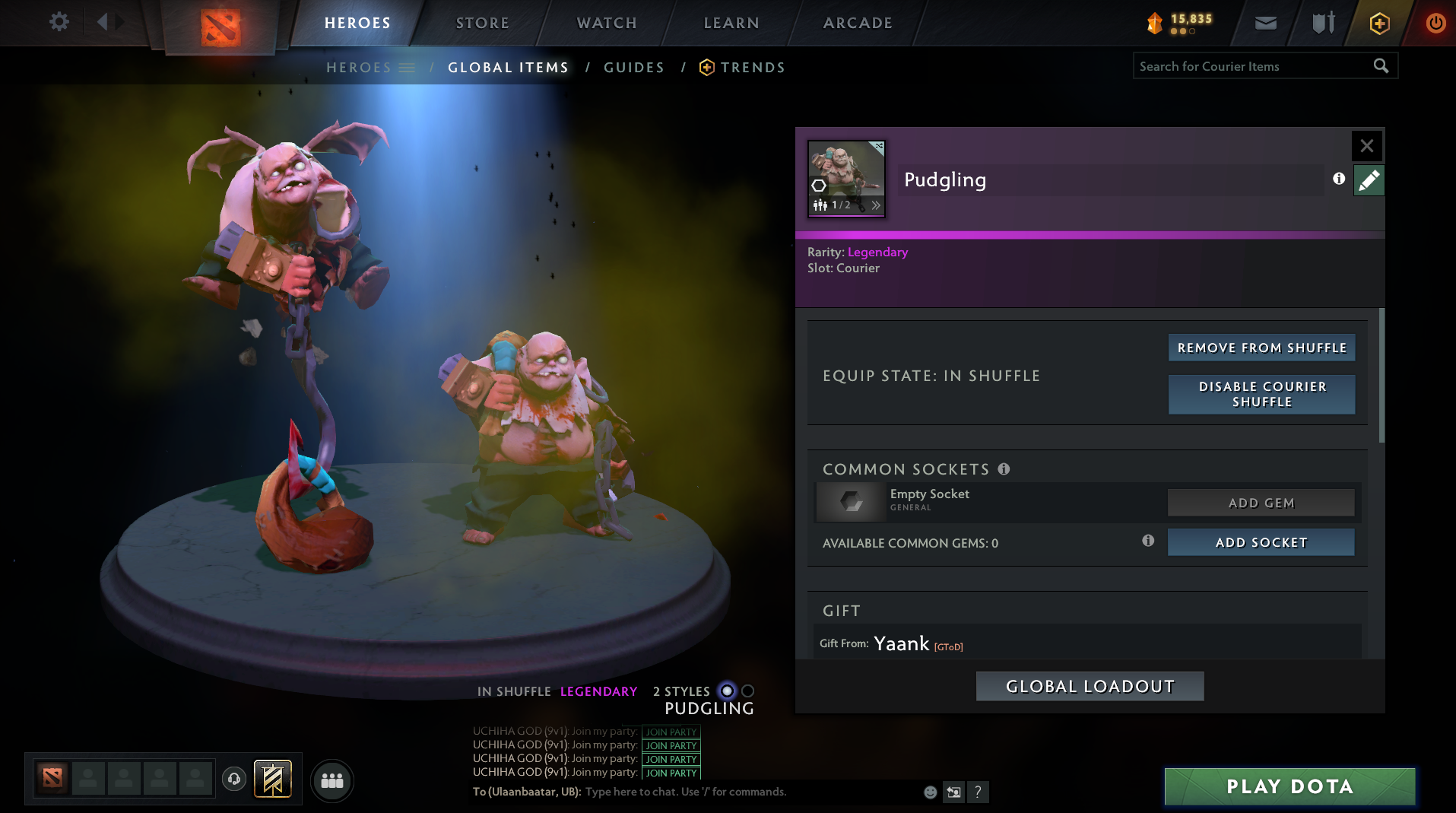This screenshot has width=1456, height=813.
Task: Click the Global Loadout button
Action: tap(1090, 685)
